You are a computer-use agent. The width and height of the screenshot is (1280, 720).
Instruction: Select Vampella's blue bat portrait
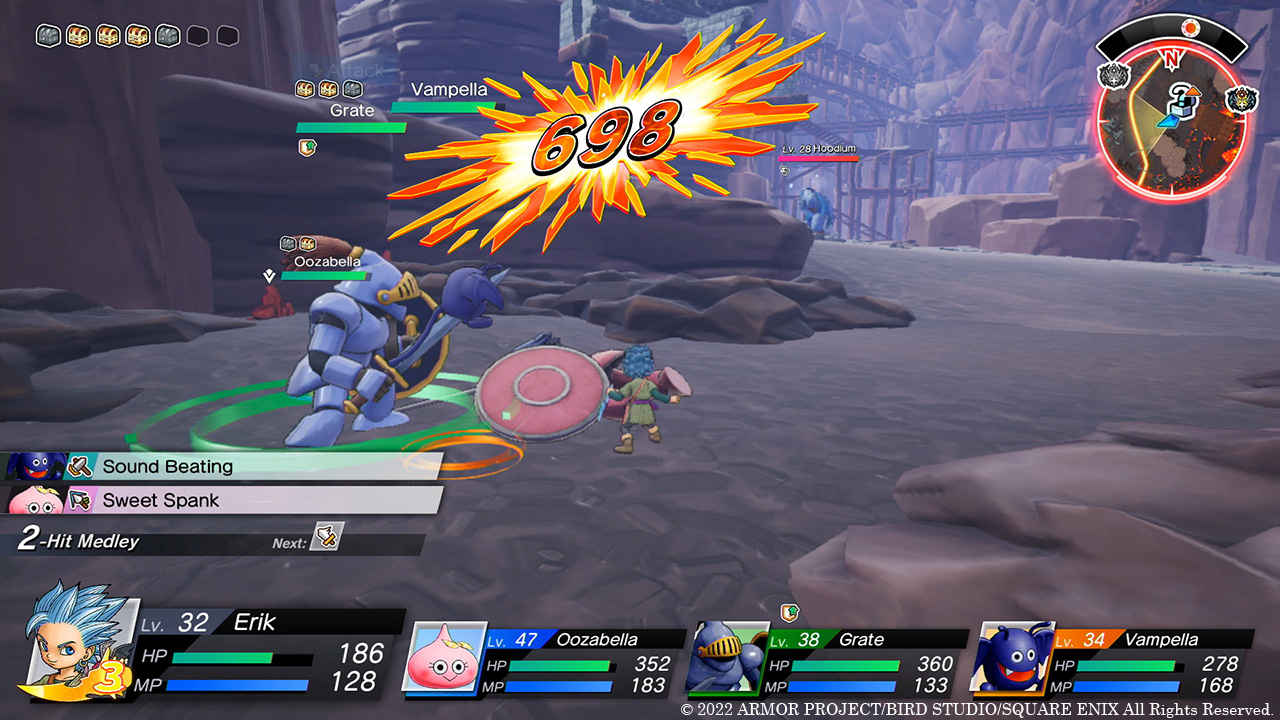(1011, 658)
